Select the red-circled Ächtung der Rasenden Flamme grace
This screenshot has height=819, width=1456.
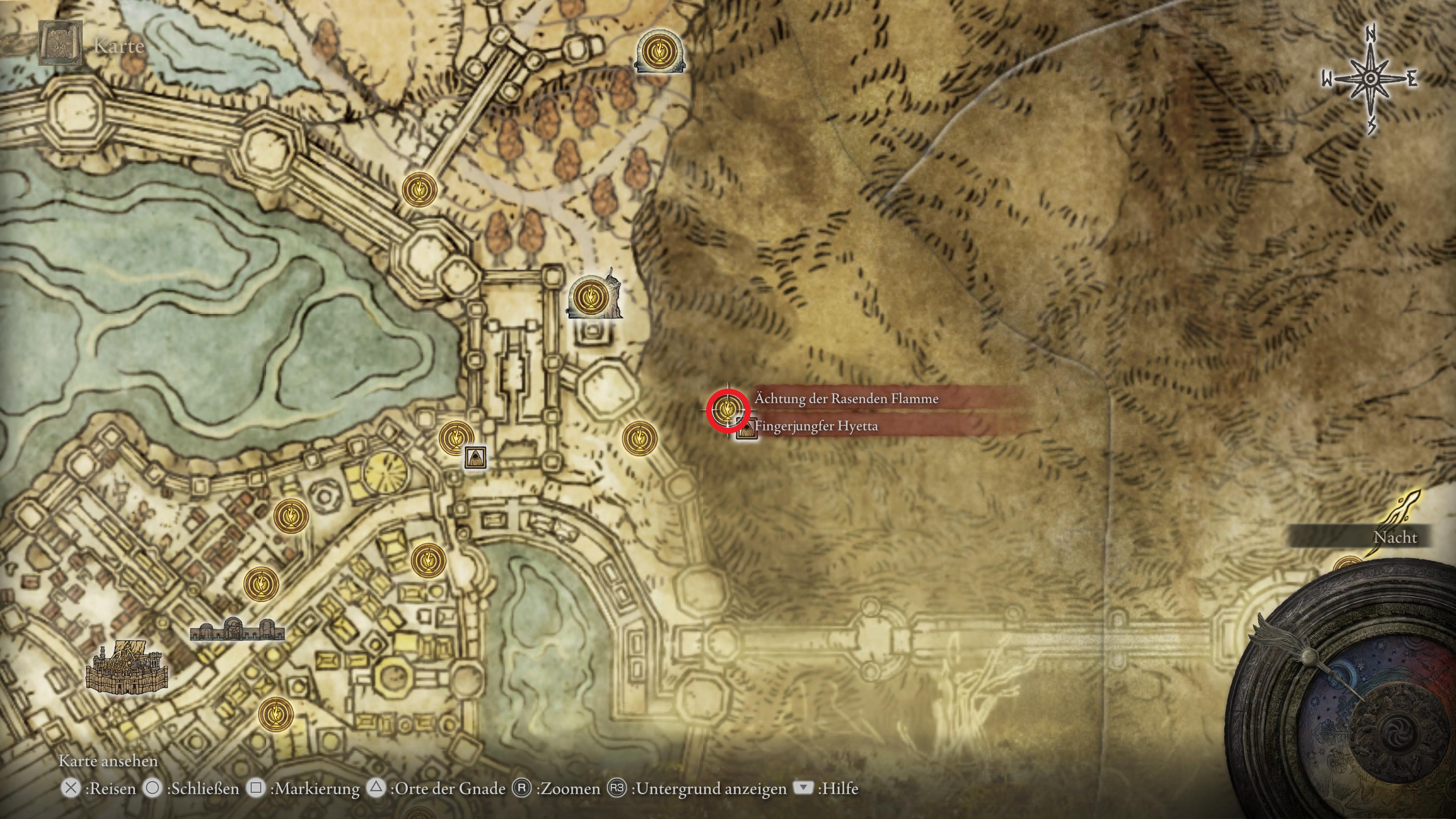728,410
